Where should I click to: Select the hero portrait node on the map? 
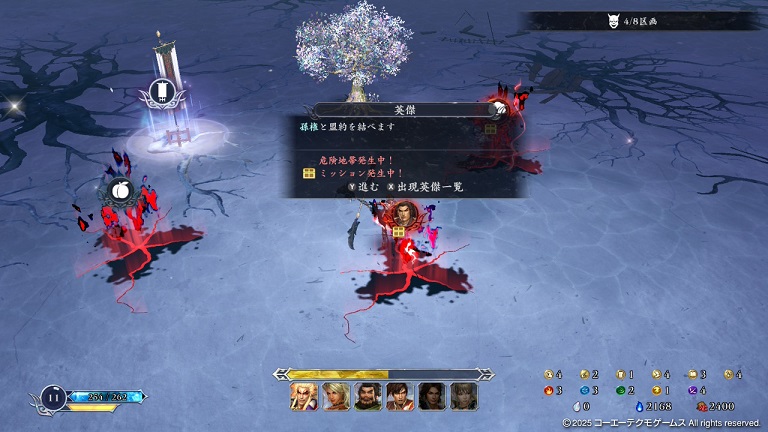tap(399, 213)
